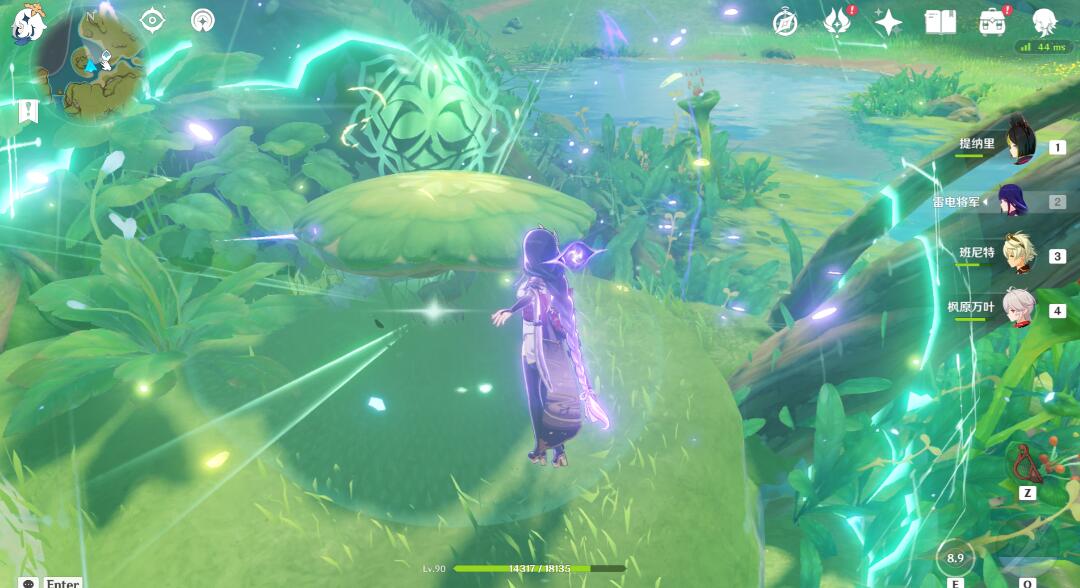Use the red harp gadget icon
Screen dimensions: 1080x588
click(x=1026, y=462)
